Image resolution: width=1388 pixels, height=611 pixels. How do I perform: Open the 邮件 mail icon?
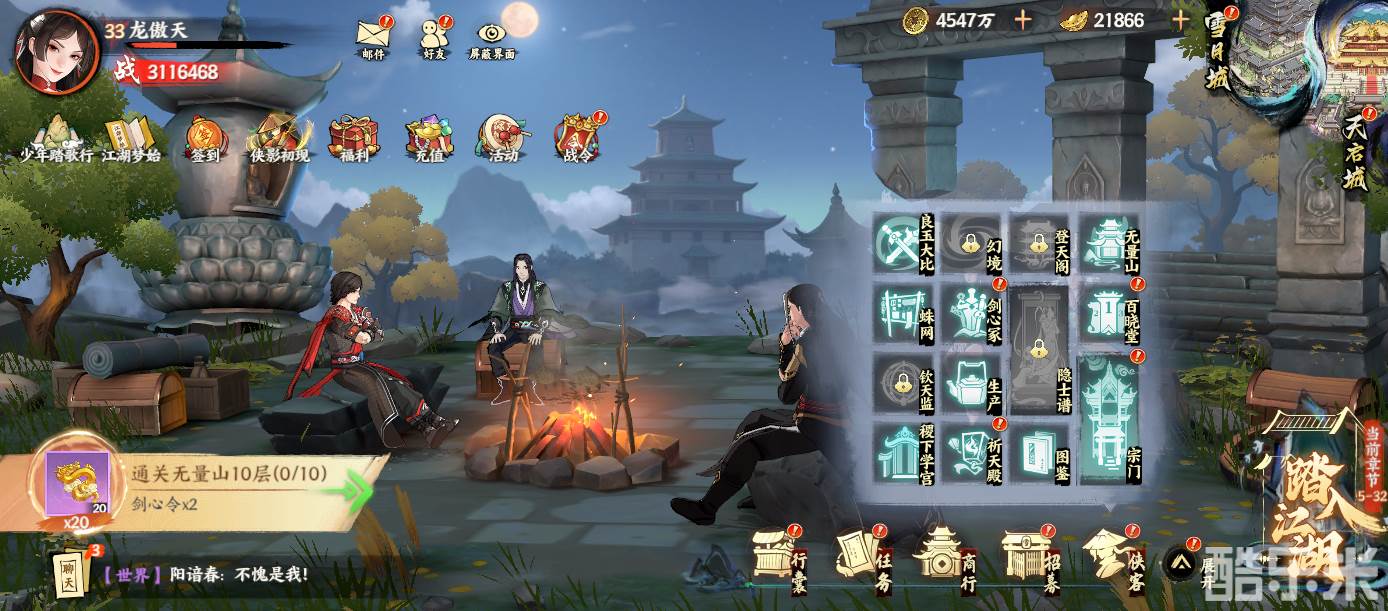point(372,35)
